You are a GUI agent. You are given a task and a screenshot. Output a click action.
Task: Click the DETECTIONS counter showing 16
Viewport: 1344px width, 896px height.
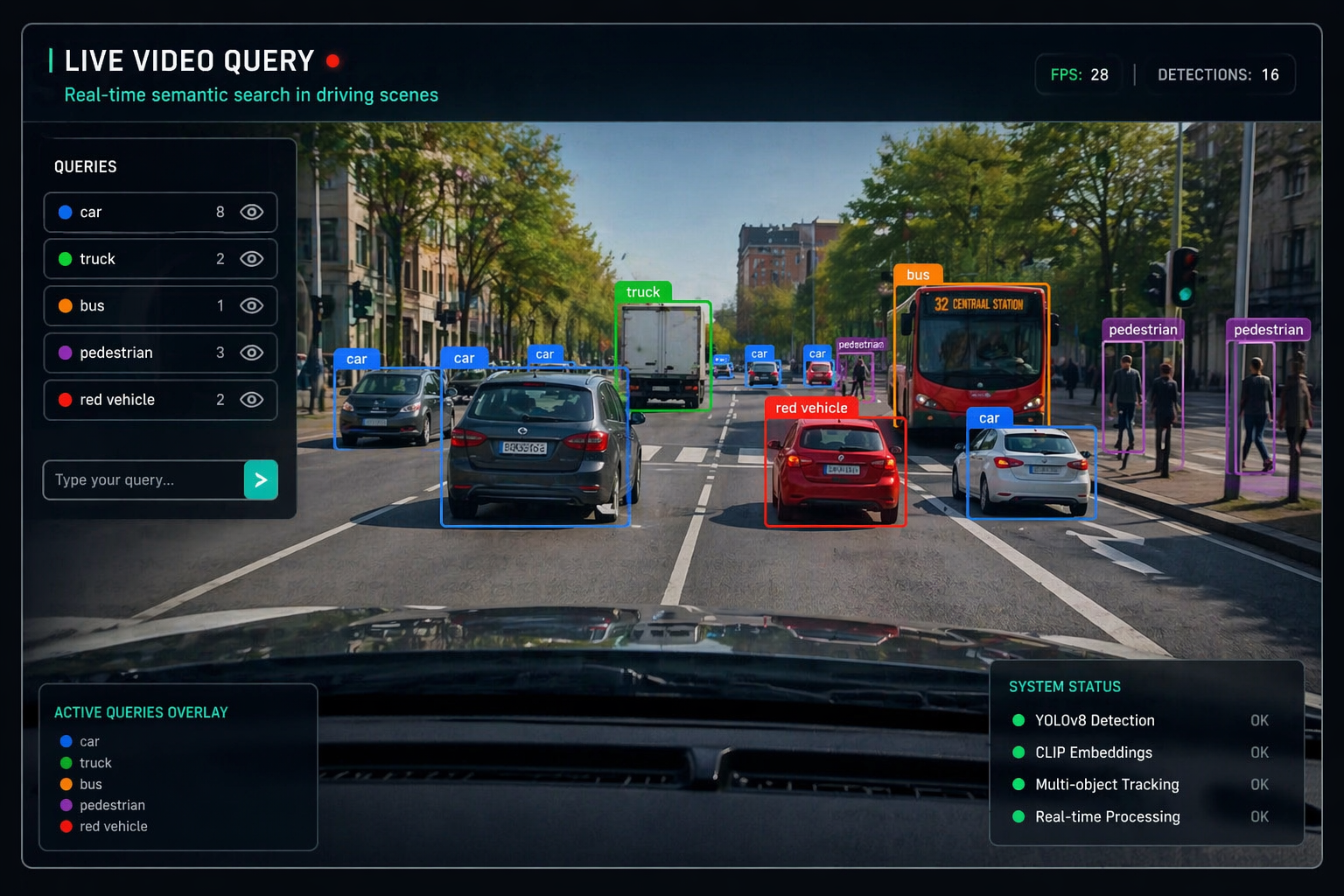pyautogui.click(x=1220, y=74)
